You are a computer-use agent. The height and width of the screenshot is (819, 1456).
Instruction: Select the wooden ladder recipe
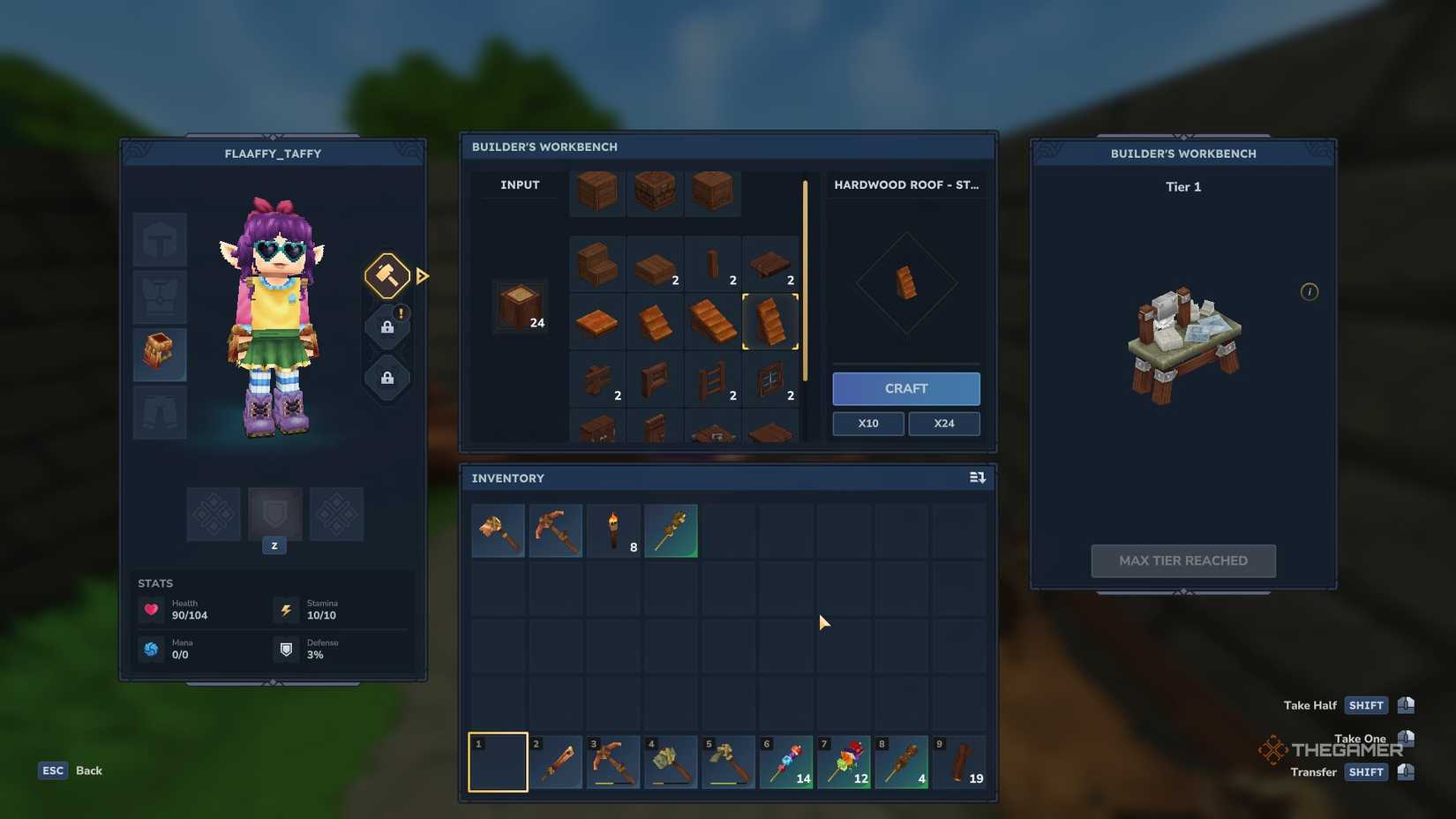713,379
